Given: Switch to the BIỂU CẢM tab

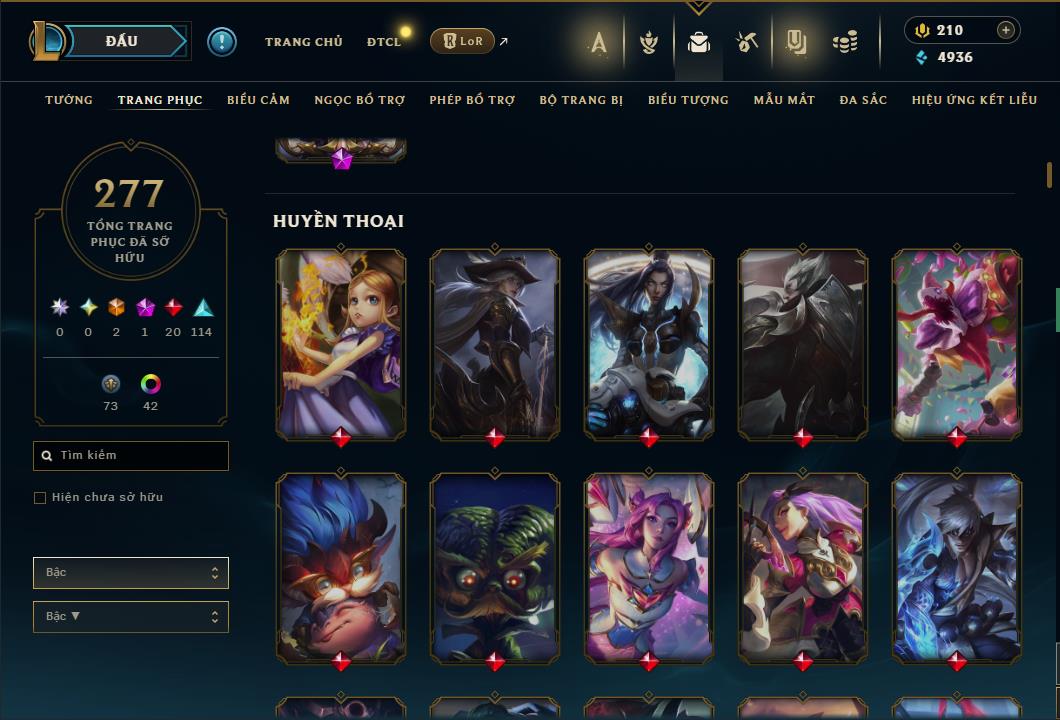Looking at the screenshot, I should 258,100.
